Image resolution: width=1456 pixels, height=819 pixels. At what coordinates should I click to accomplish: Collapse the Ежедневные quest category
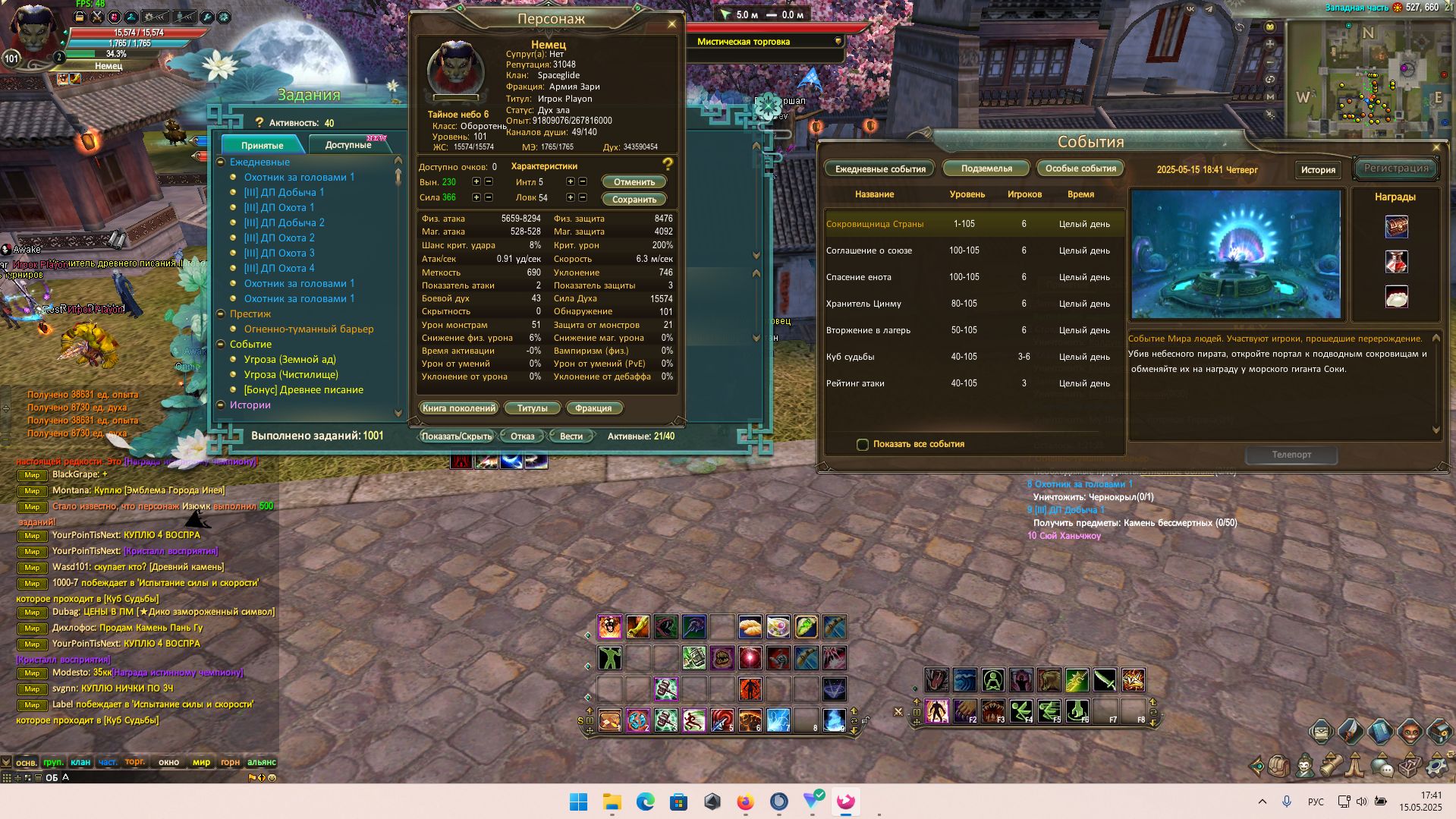coord(221,162)
